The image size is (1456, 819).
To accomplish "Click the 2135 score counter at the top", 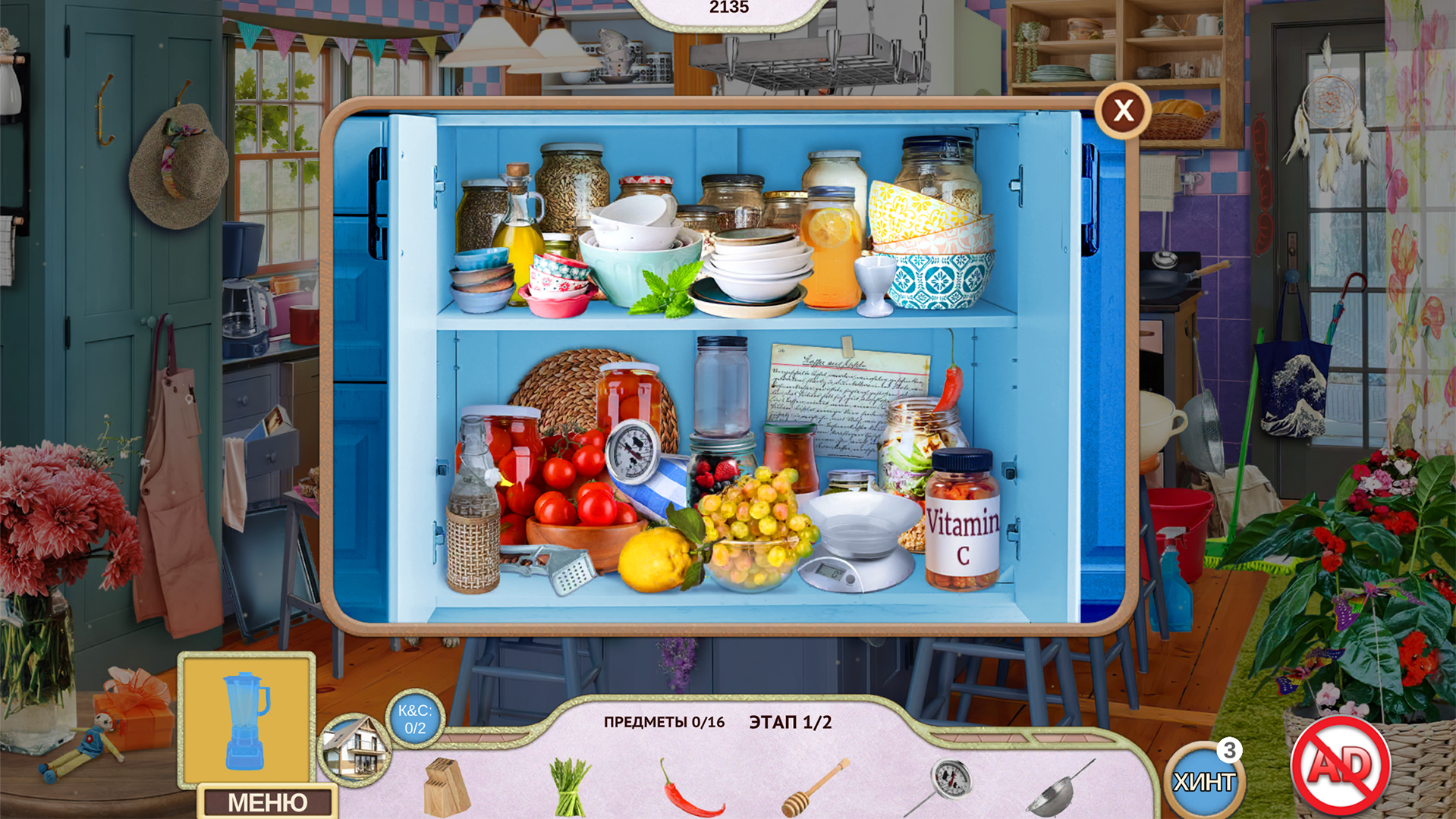I will click(728, 8).
